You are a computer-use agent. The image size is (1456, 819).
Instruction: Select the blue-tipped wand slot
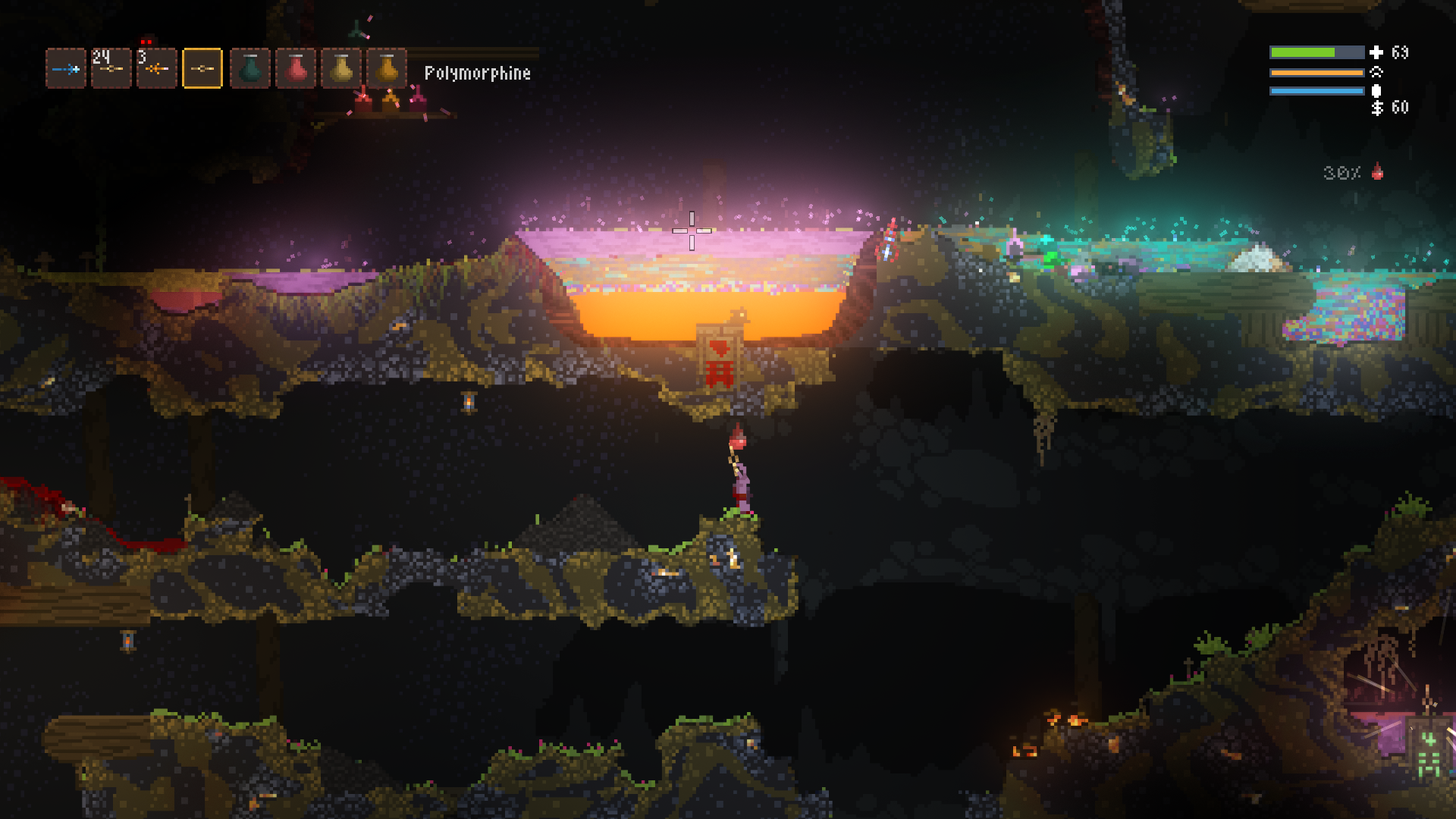[66, 69]
